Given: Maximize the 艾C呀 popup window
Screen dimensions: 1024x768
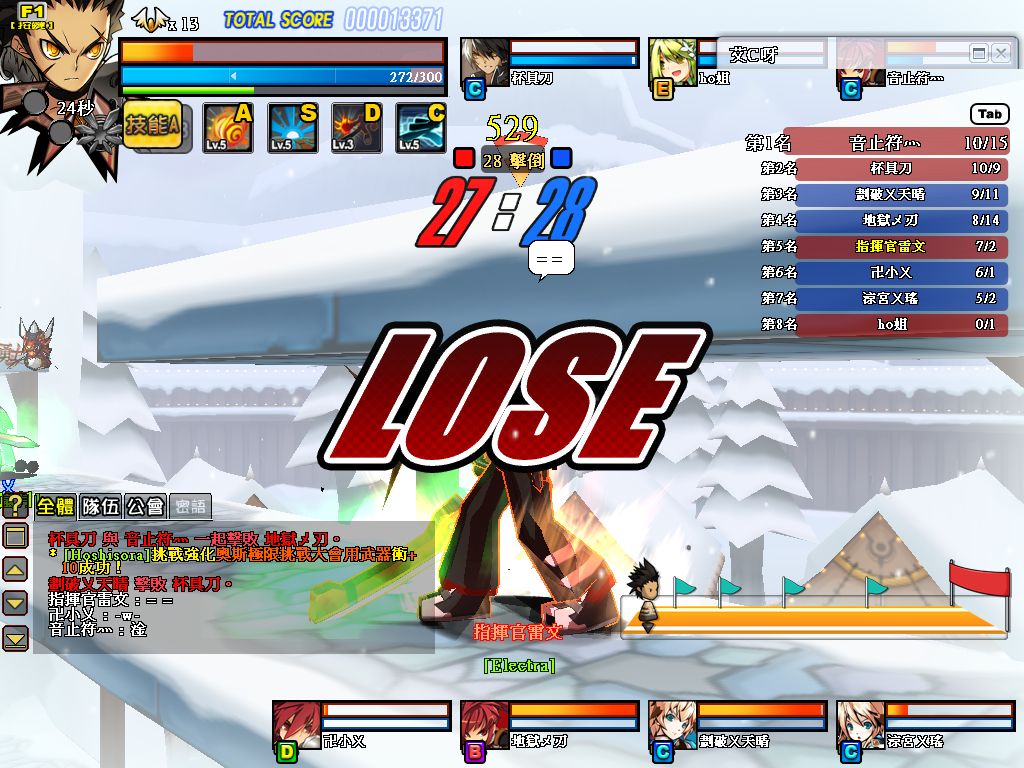Looking at the screenshot, I should point(979,53).
